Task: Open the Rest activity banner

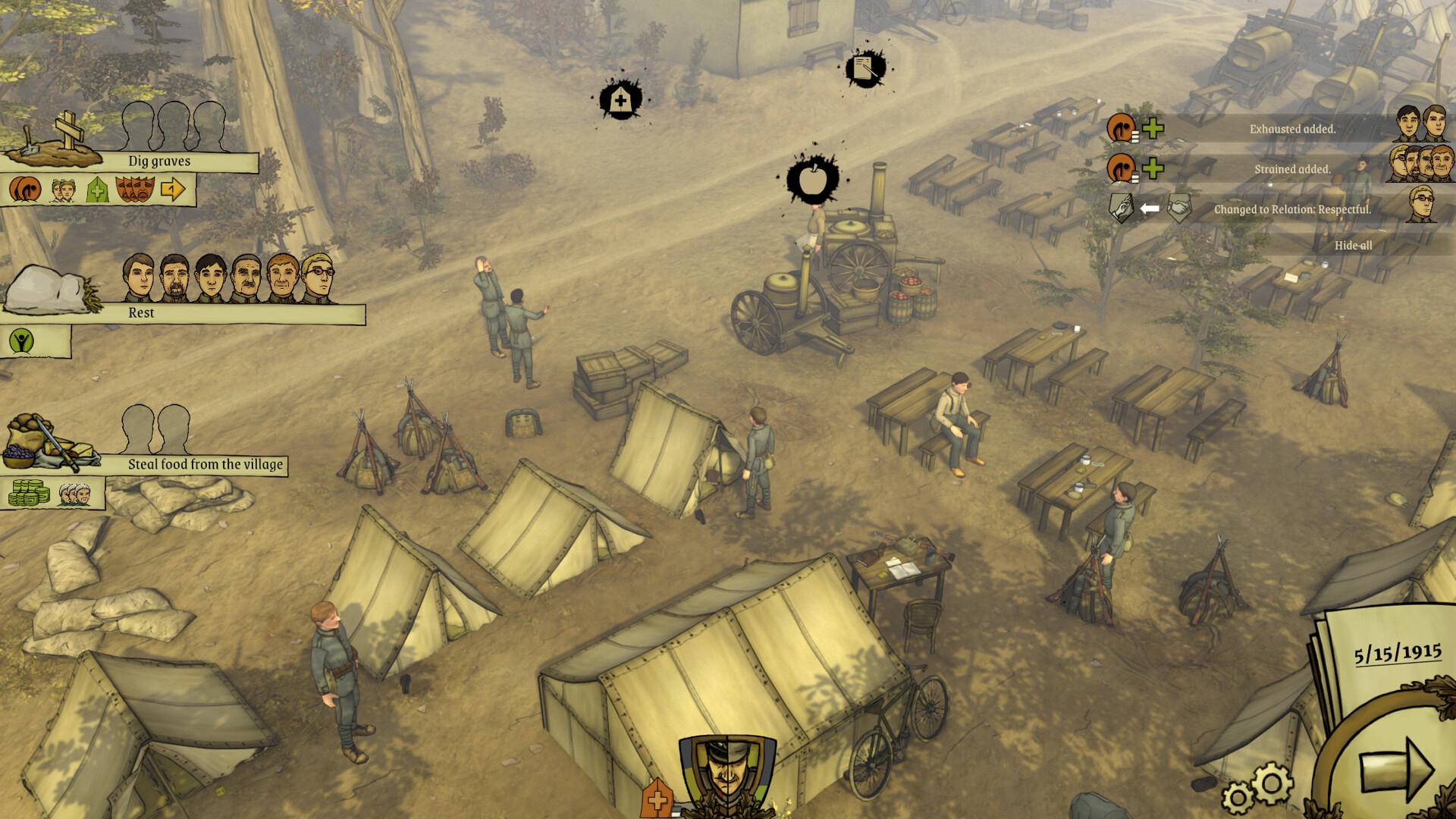Action: point(141,312)
